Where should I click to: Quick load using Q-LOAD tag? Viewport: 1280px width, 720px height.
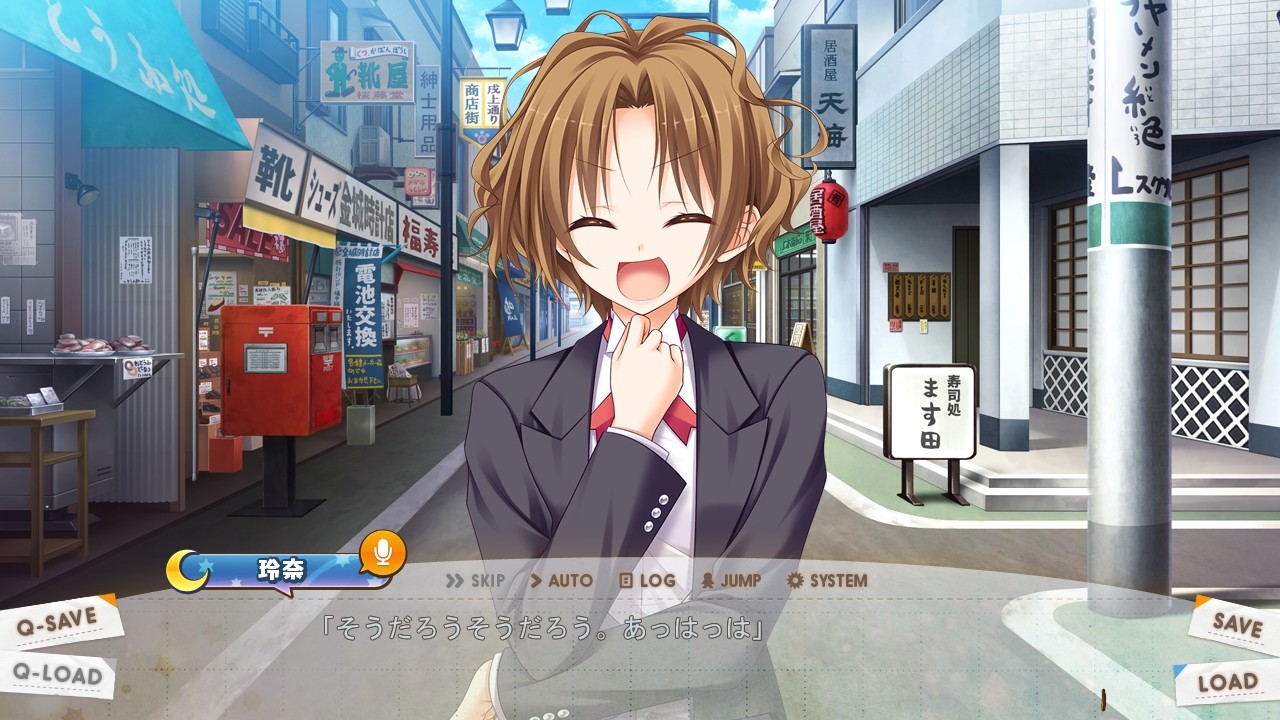[60, 675]
